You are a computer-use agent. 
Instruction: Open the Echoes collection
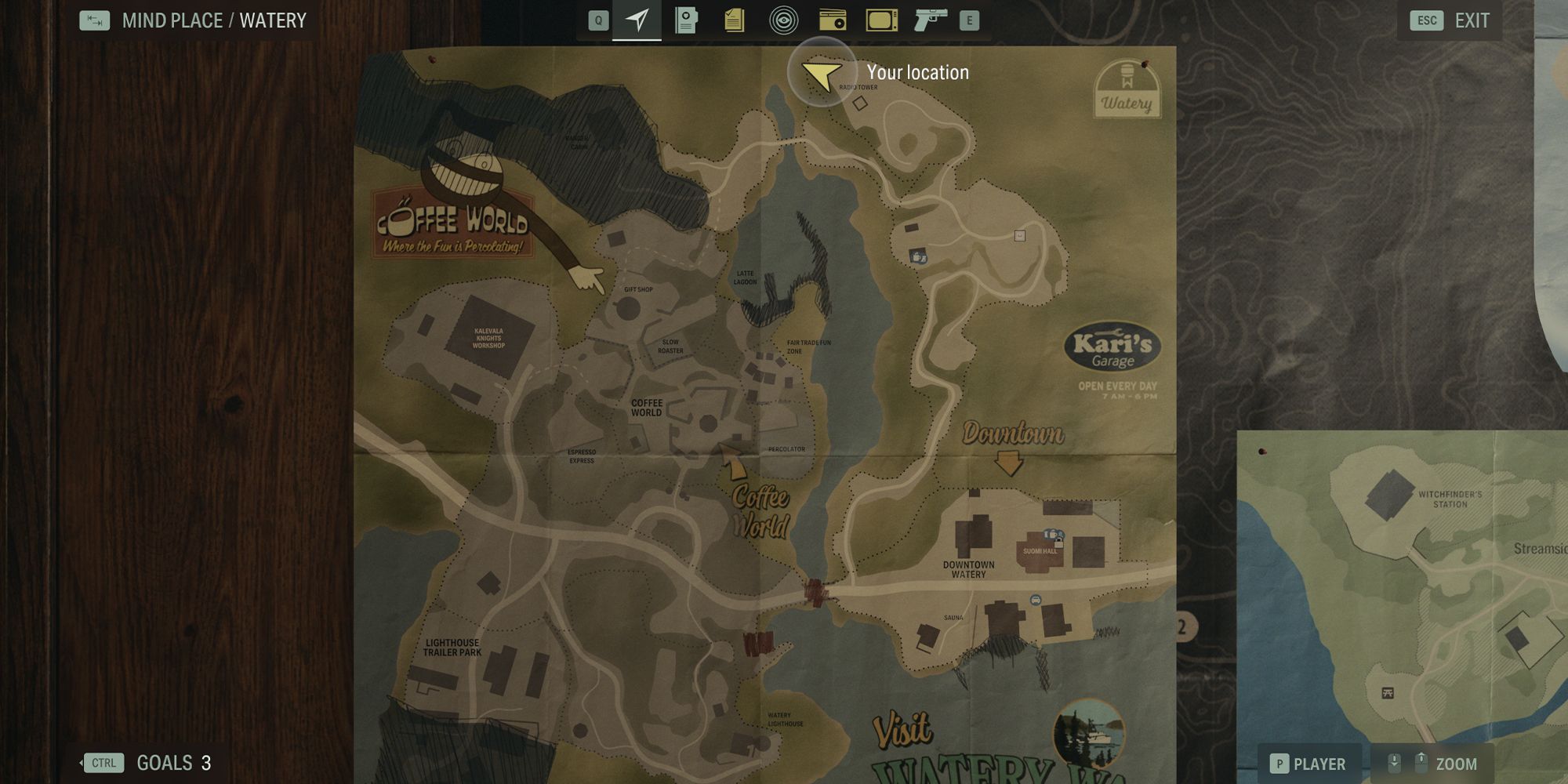tap(782, 20)
